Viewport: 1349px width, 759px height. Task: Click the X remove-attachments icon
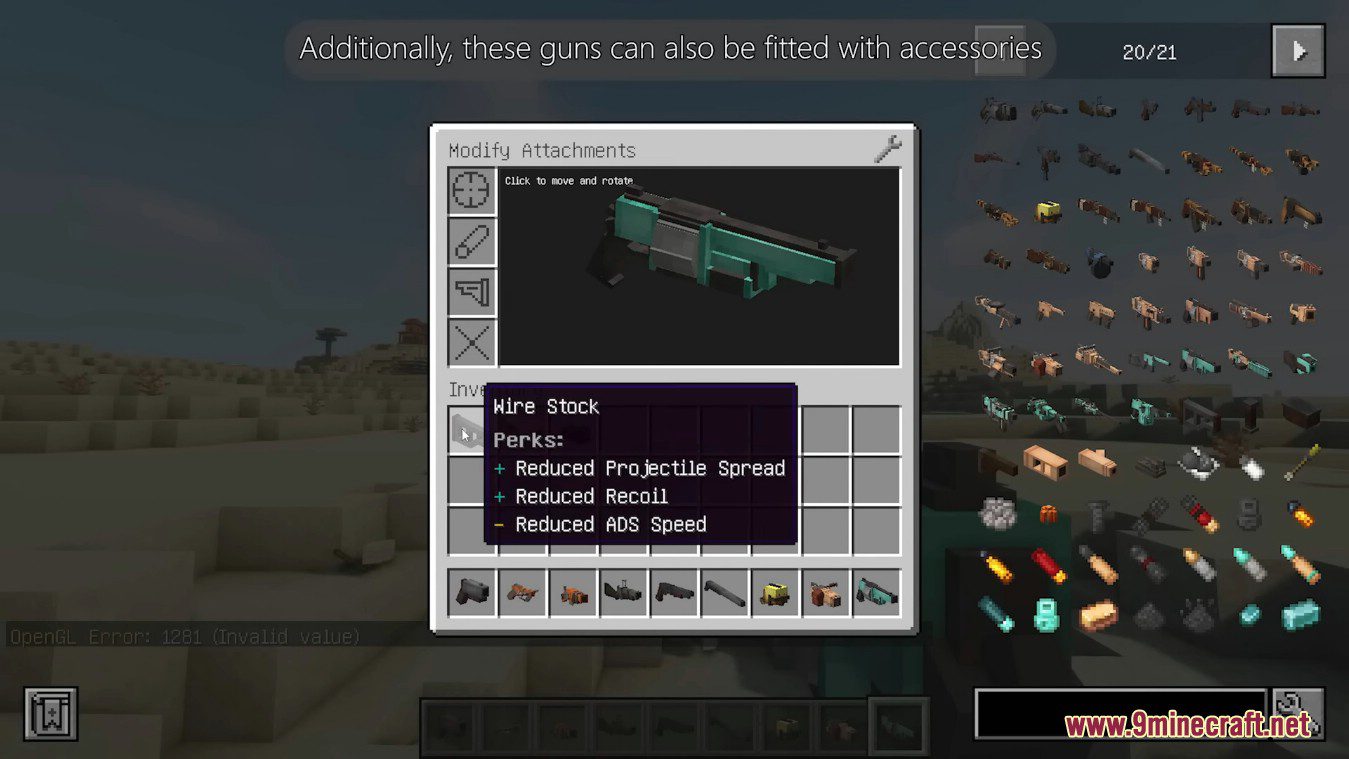pos(471,342)
